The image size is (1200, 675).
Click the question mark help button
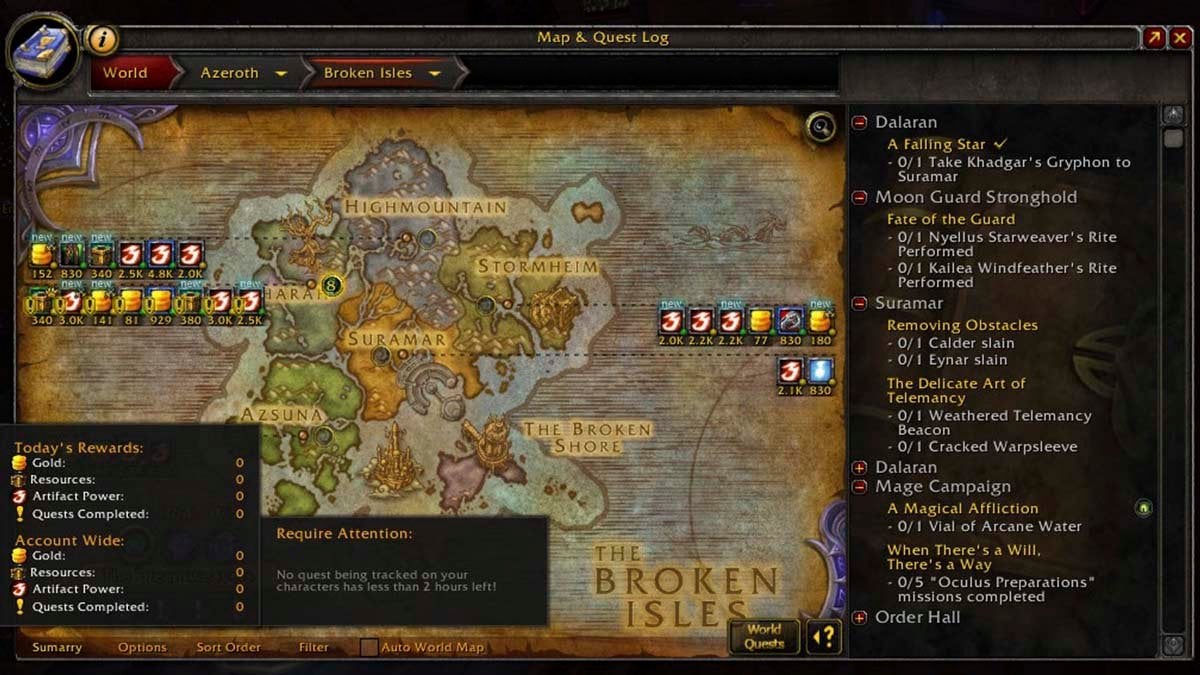point(824,637)
